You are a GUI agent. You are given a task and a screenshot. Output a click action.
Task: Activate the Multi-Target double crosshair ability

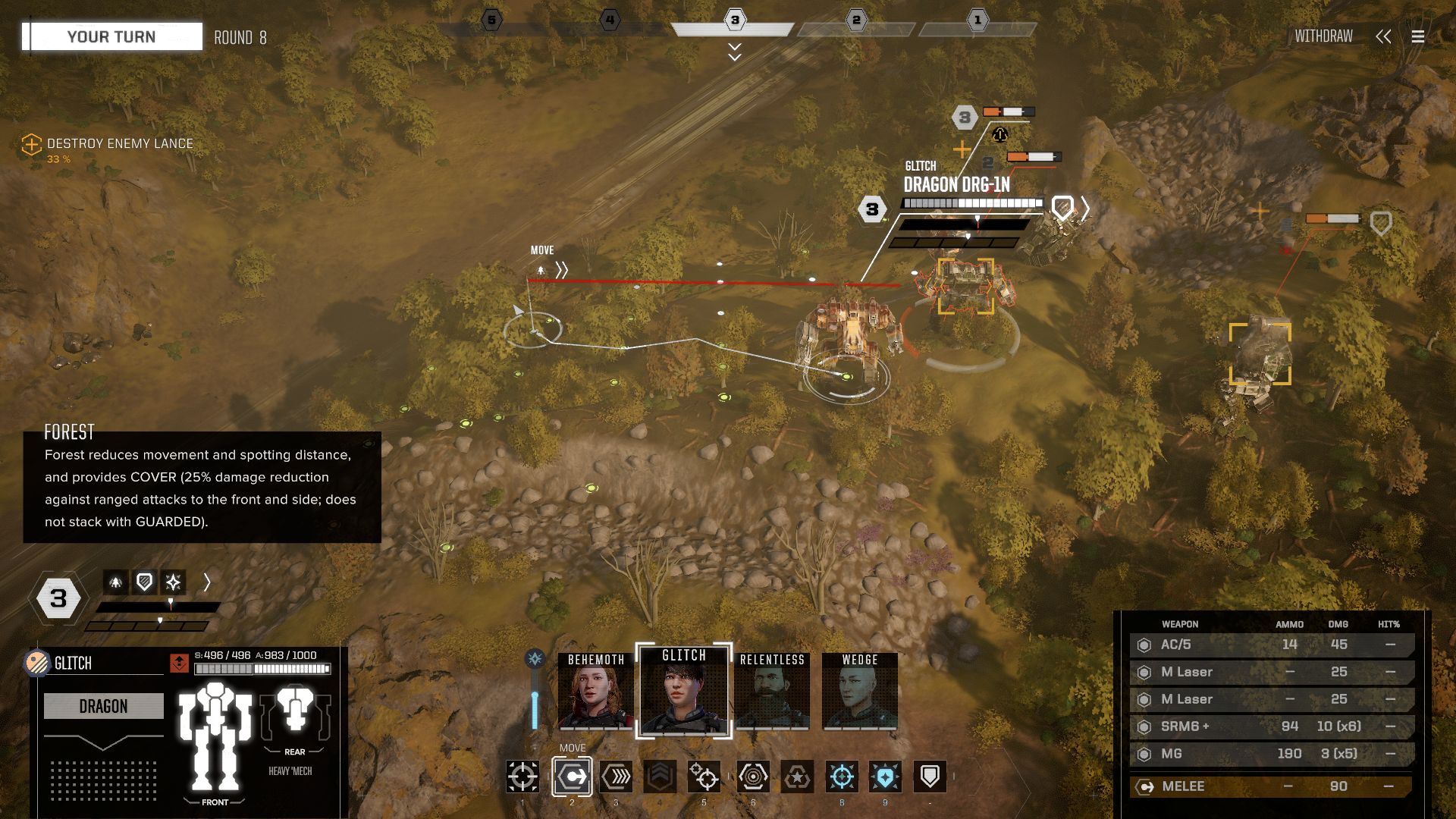click(704, 777)
